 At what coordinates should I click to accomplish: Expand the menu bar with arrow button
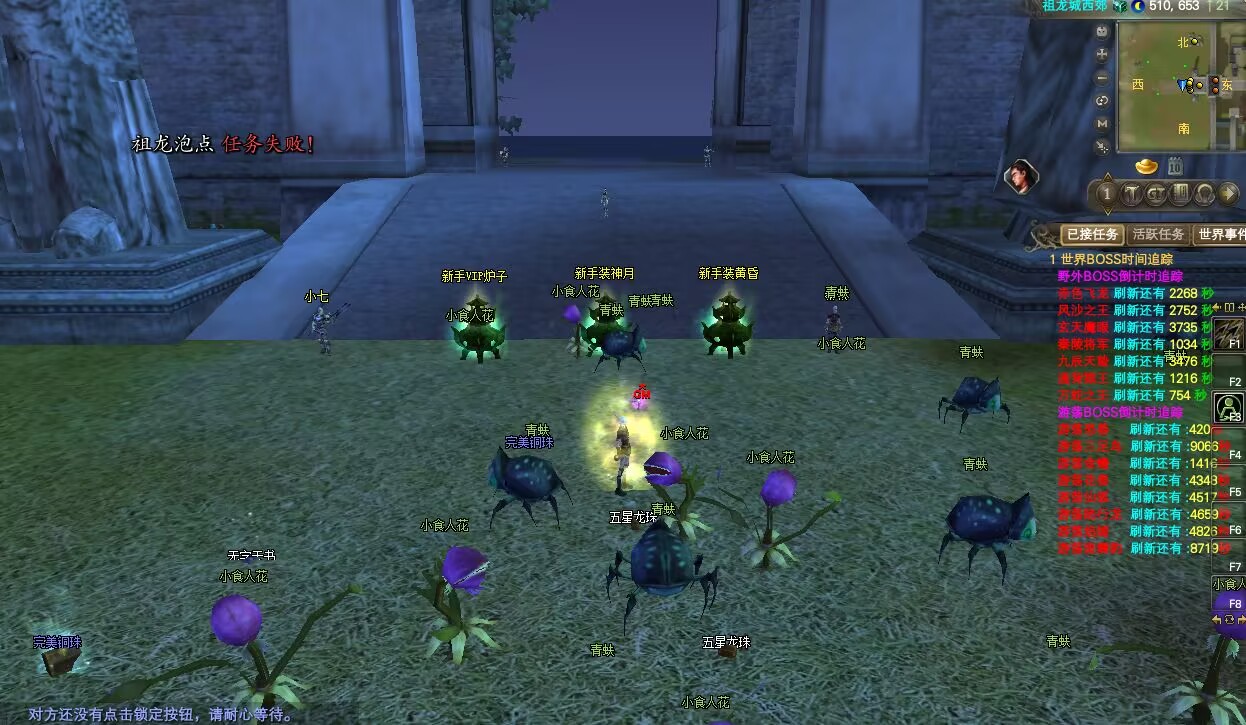(1228, 194)
